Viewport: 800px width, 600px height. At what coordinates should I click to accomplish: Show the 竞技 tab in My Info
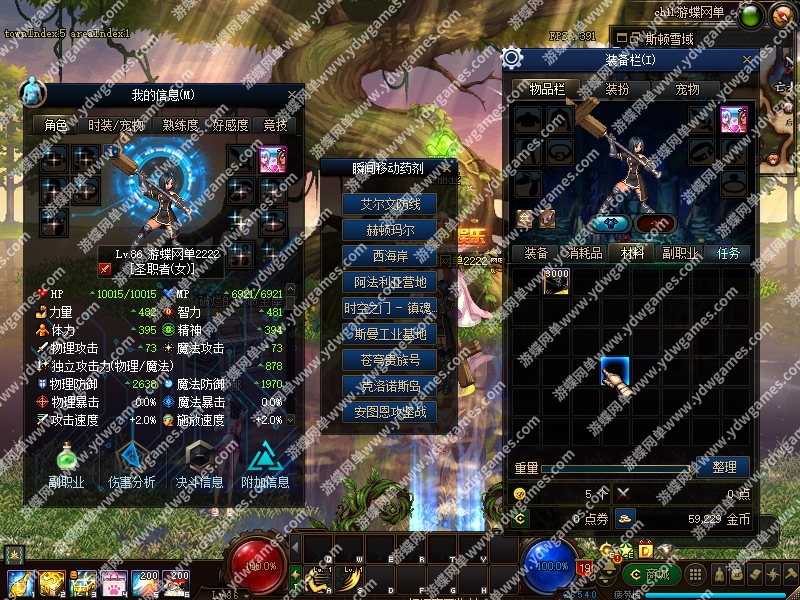(x=275, y=126)
